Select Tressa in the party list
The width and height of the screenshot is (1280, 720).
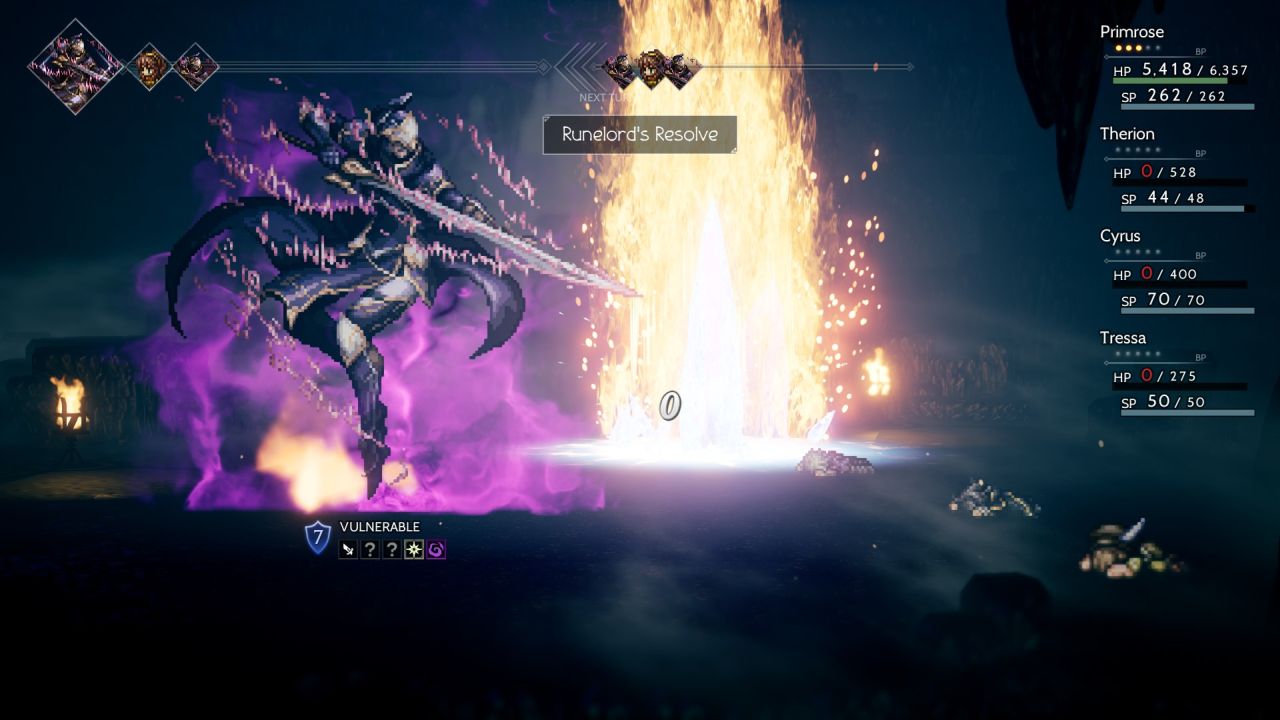point(1123,338)
